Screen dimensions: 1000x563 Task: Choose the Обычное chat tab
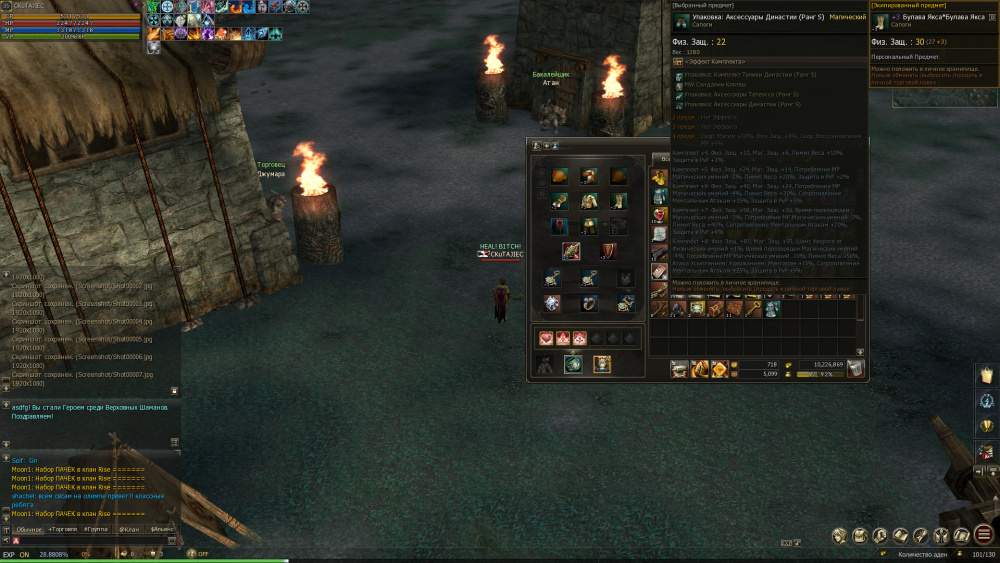[x=29, y=528]
